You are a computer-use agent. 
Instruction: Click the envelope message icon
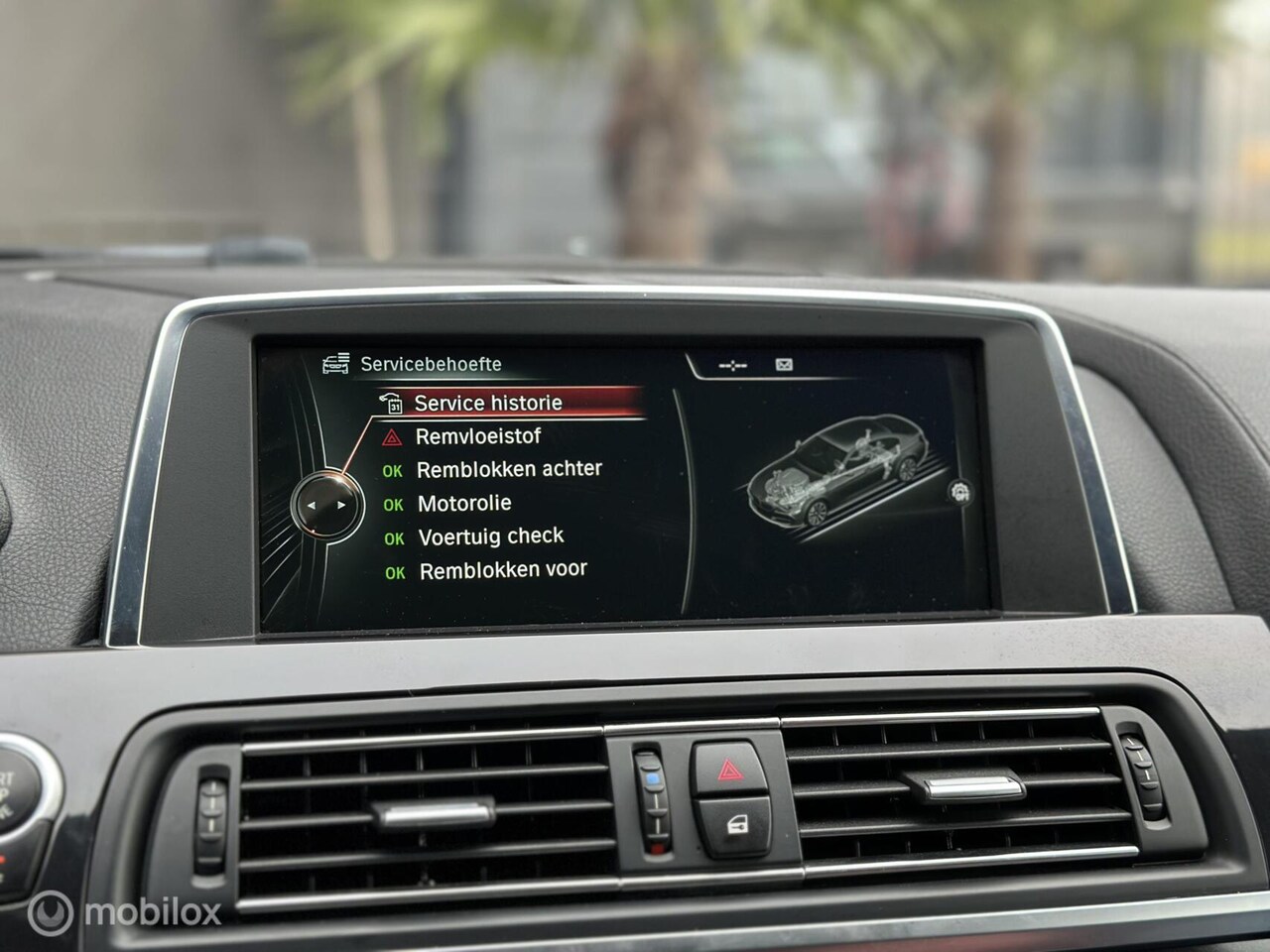pos(784,365)
